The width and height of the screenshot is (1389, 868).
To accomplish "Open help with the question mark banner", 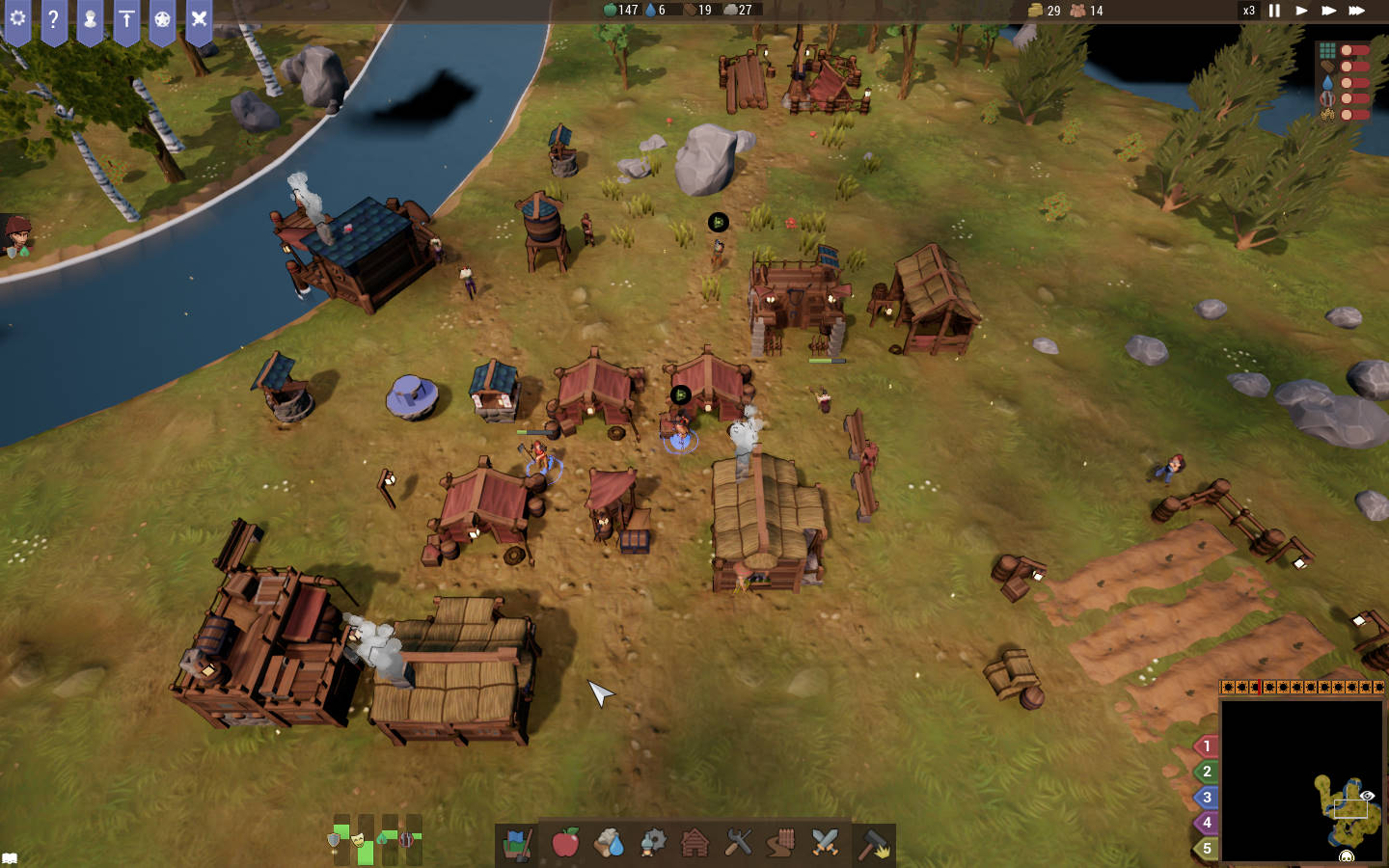I will pos(54,19).
